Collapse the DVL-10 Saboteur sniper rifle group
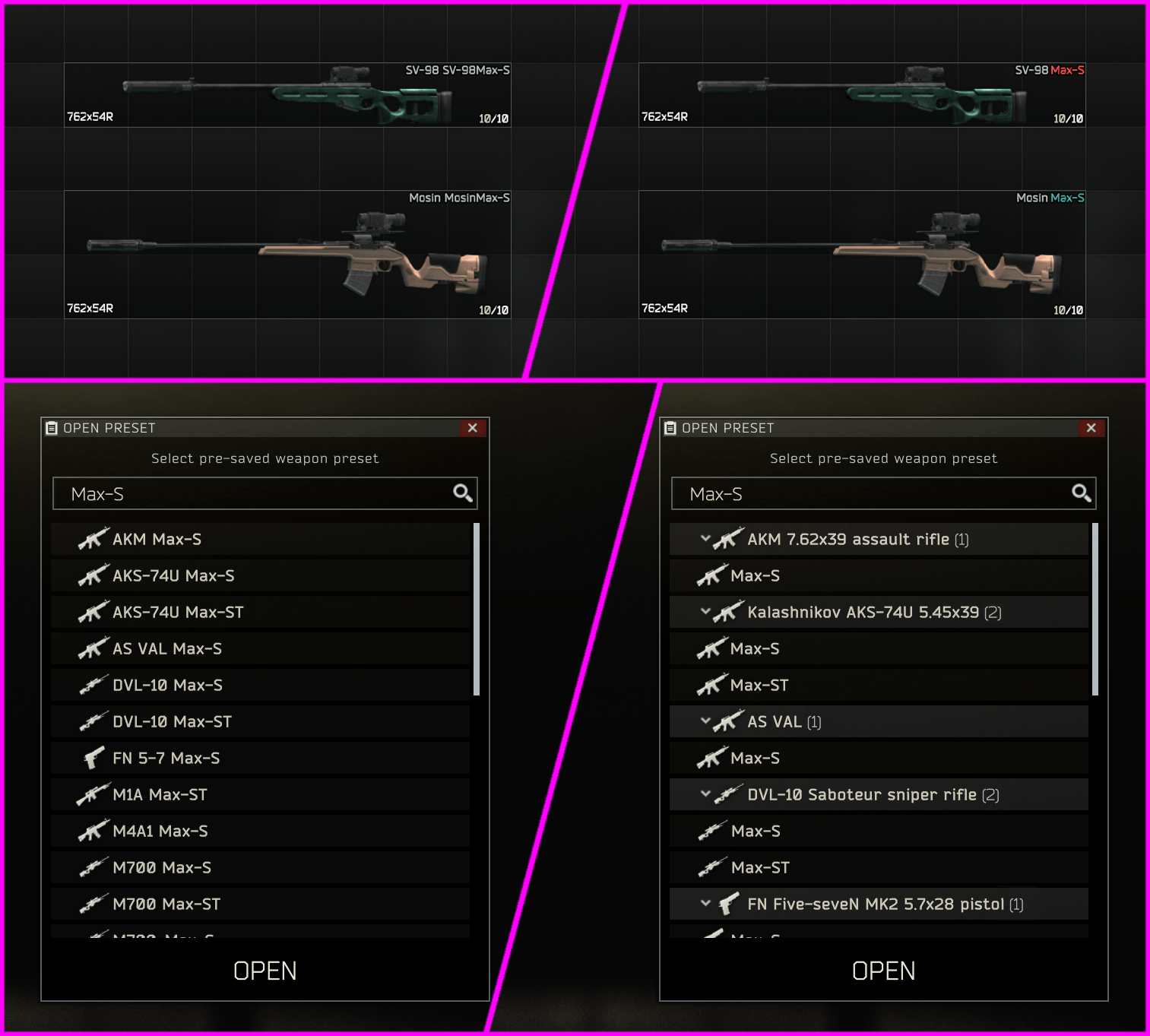The width and height of the screenshot is (1150, 1036). pos(705,794)
